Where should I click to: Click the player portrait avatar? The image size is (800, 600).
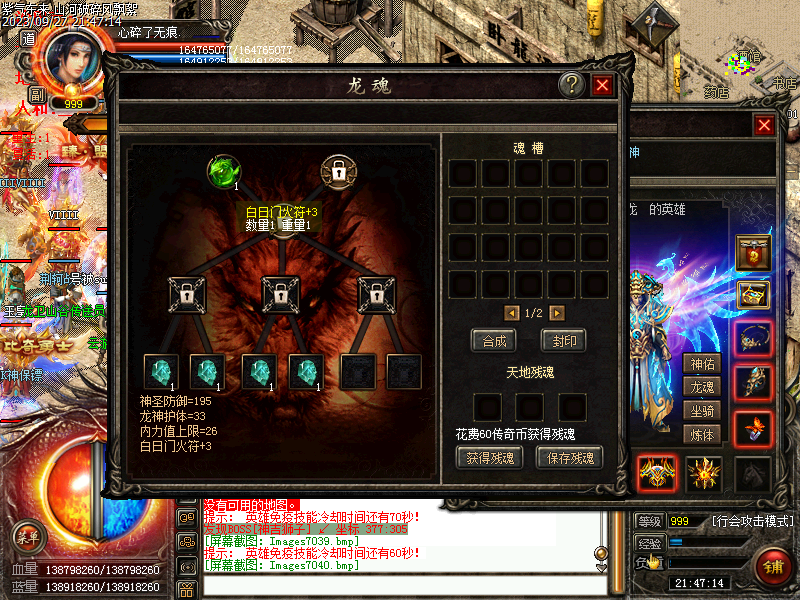72,62
